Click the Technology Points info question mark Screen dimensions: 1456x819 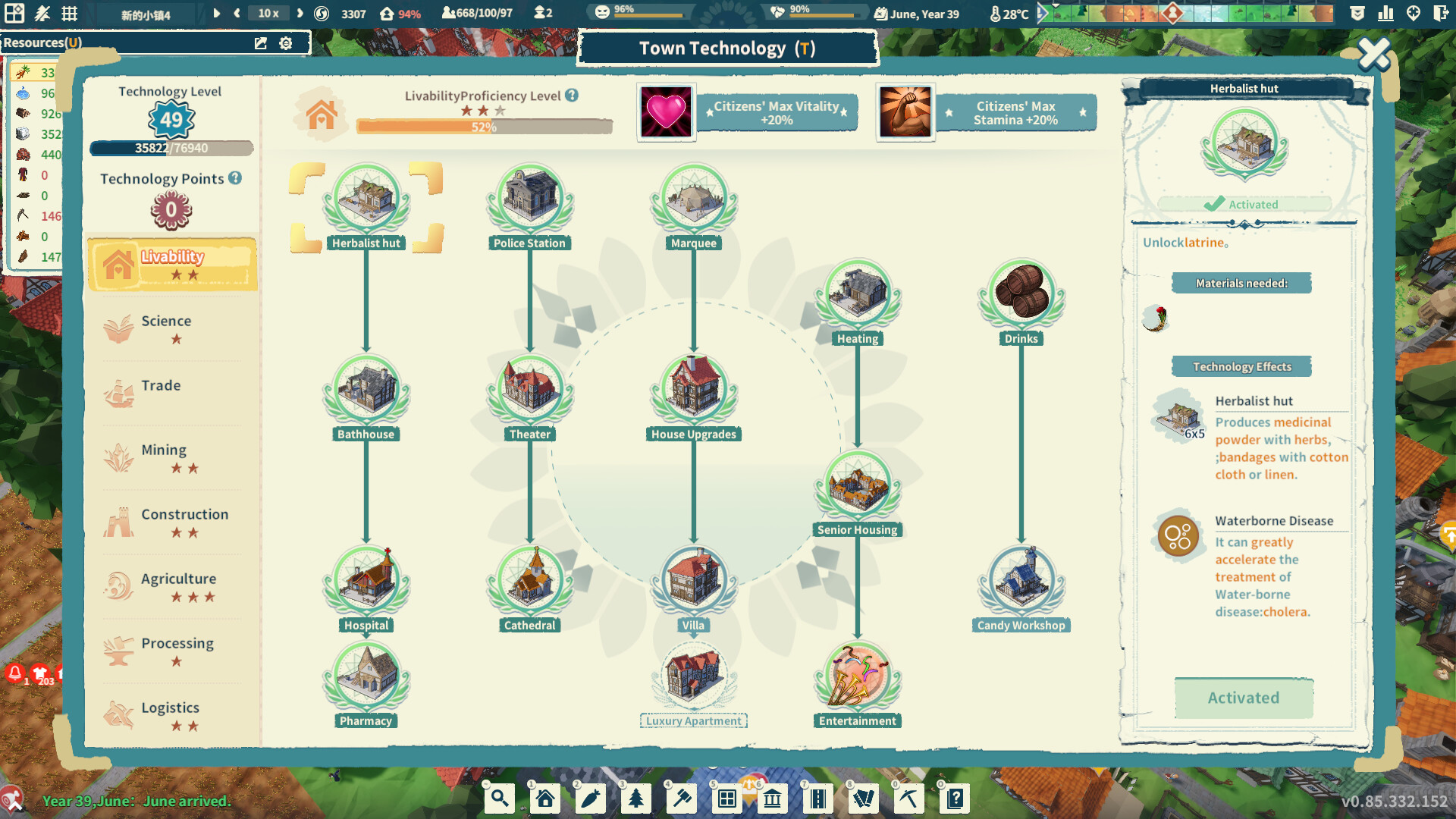coord(234,179)
